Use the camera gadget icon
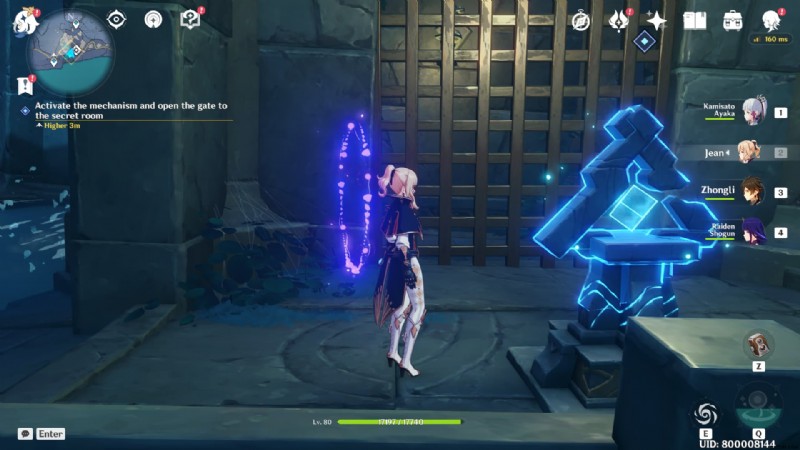800x450 pixels. (x=759, y=345)
